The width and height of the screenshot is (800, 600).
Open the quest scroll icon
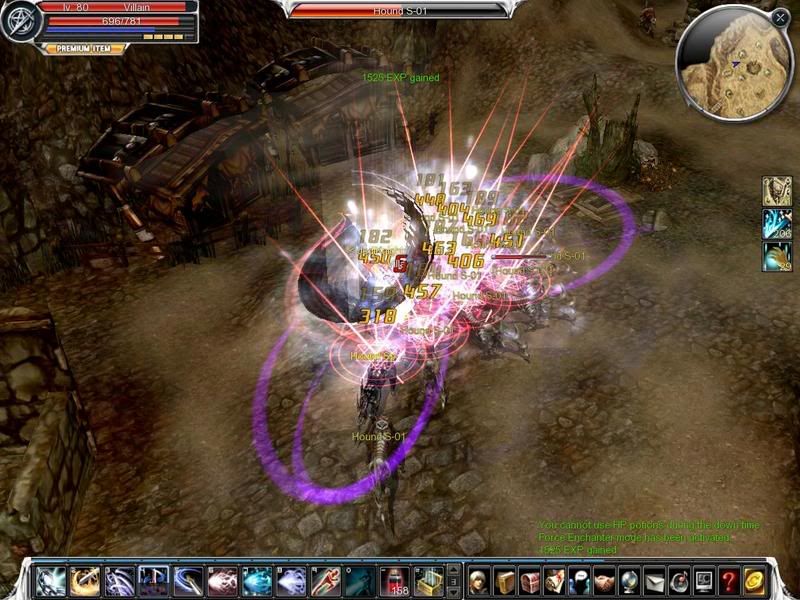pos(555,580)
